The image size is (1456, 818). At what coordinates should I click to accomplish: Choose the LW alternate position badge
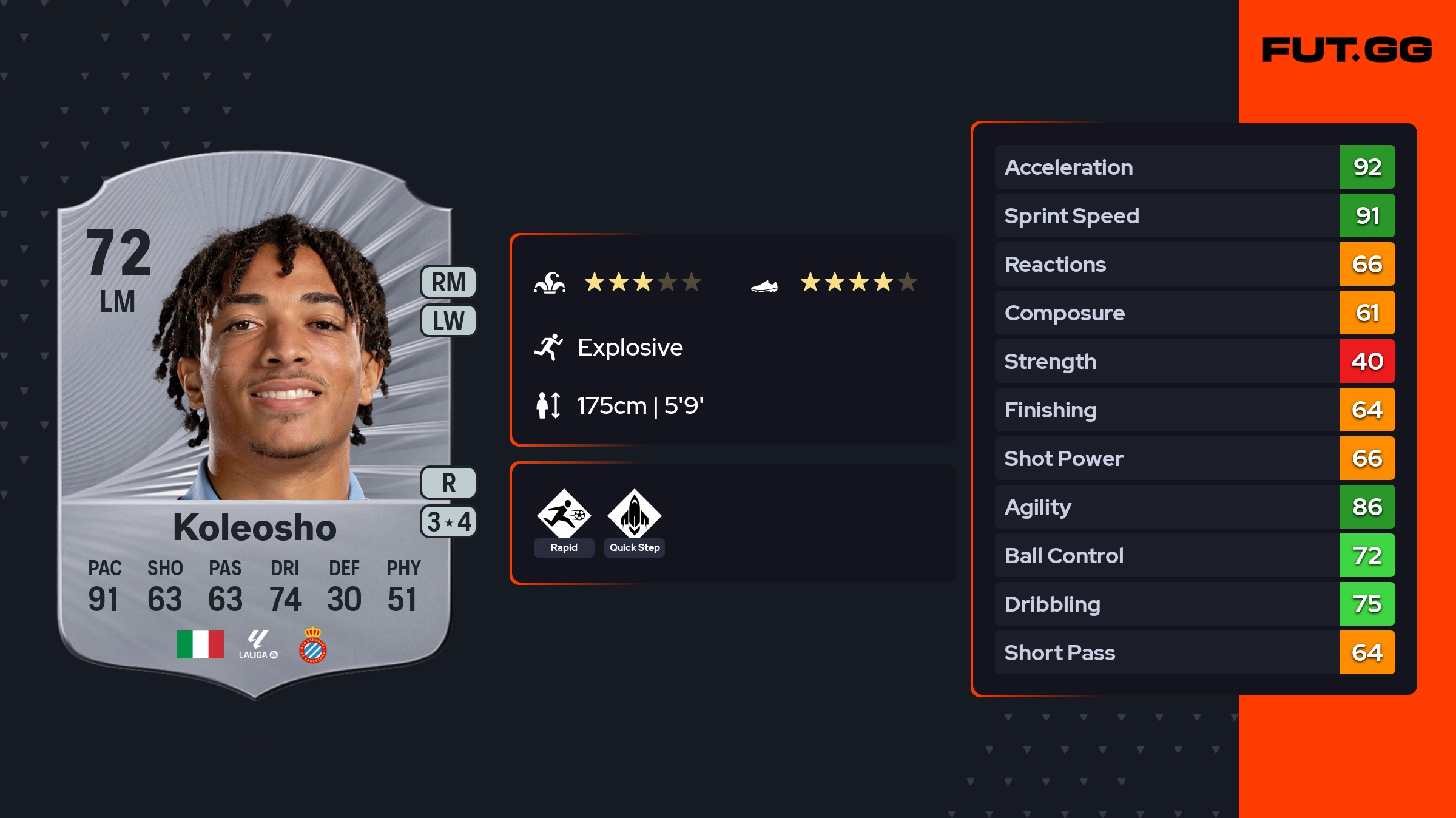(448, 320)
